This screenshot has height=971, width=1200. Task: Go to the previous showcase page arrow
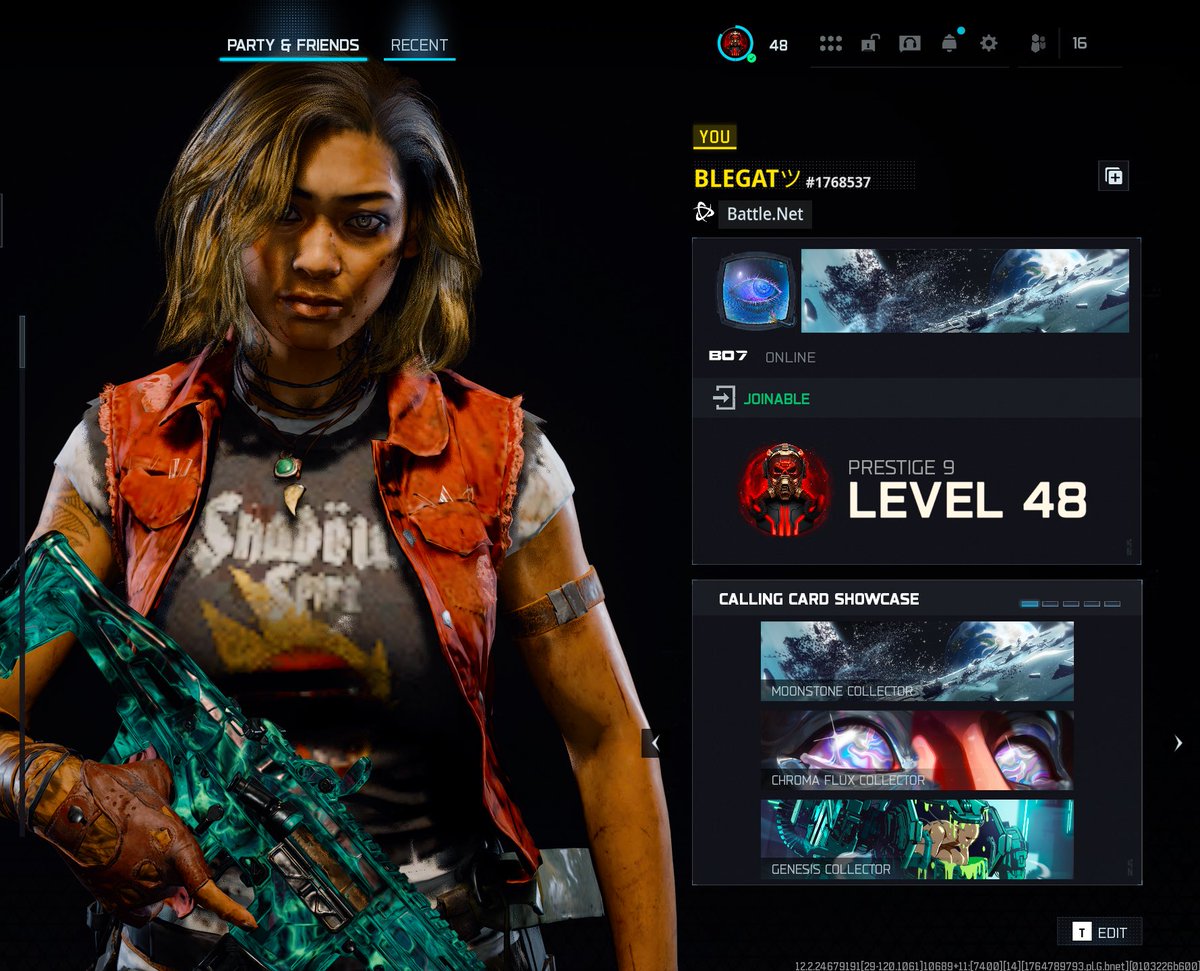655,743
